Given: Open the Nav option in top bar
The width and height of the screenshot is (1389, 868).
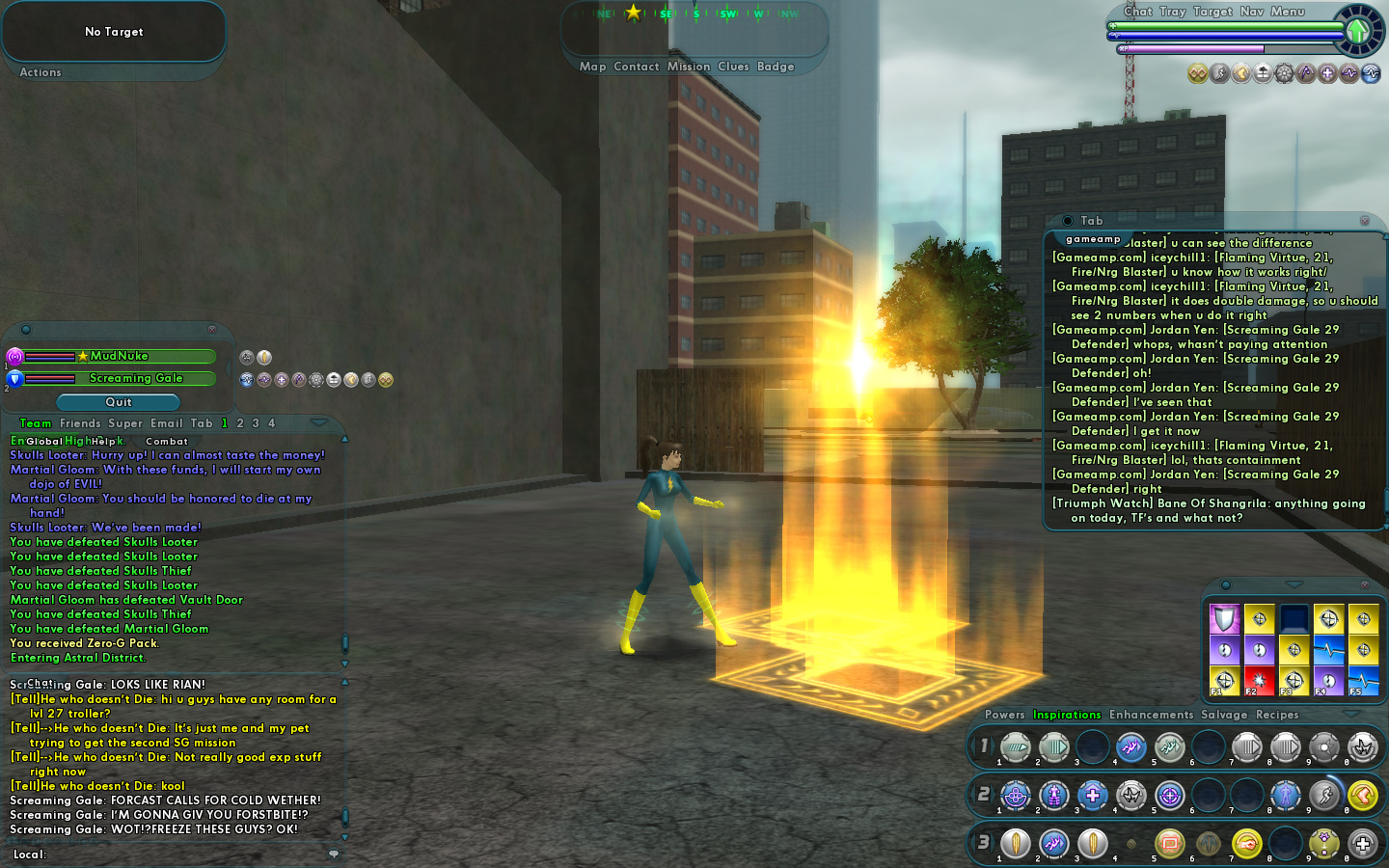Looking at the screenshot, I should [x=1252, y=12].
